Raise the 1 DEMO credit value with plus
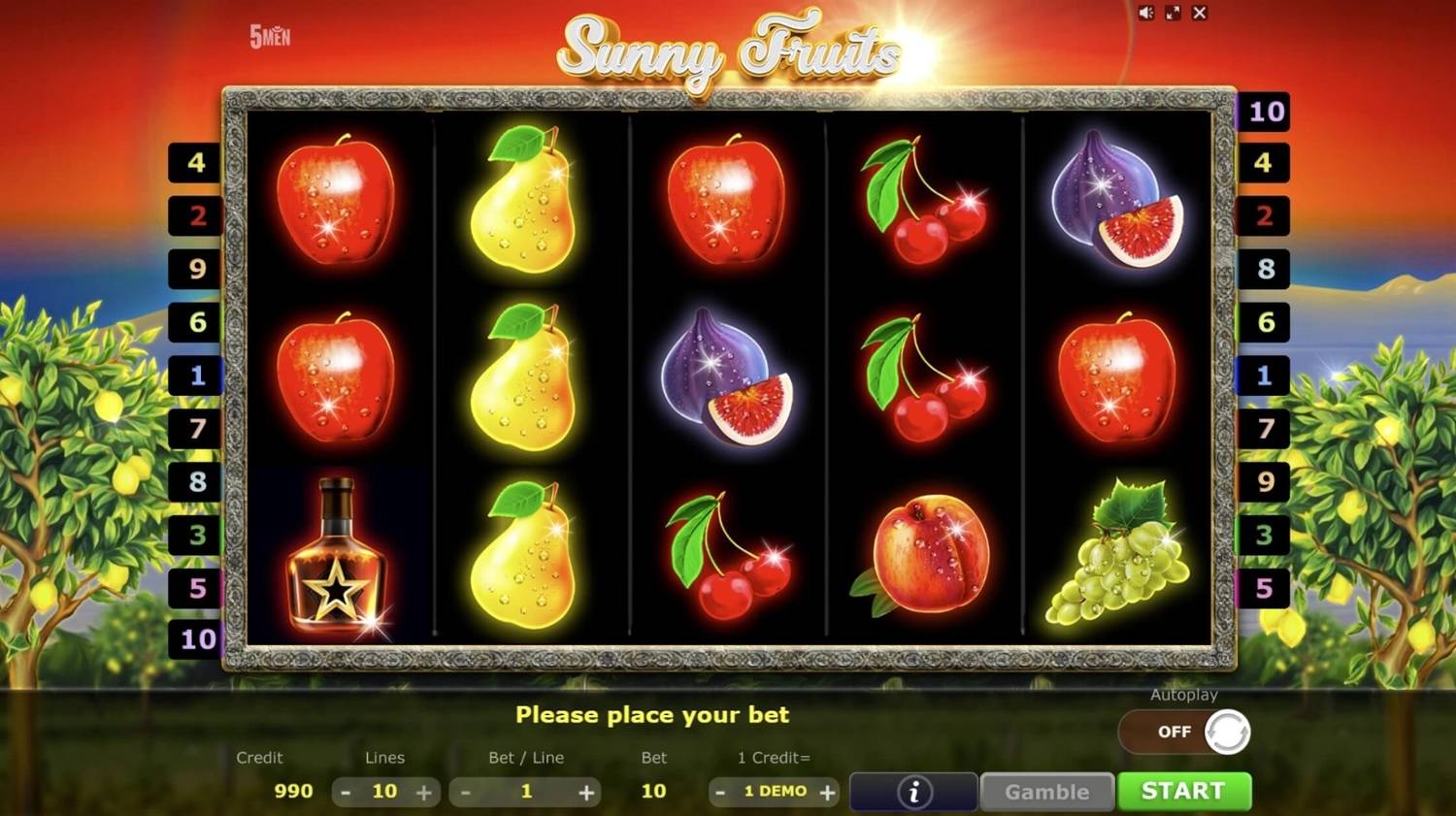 pos(829,791)
